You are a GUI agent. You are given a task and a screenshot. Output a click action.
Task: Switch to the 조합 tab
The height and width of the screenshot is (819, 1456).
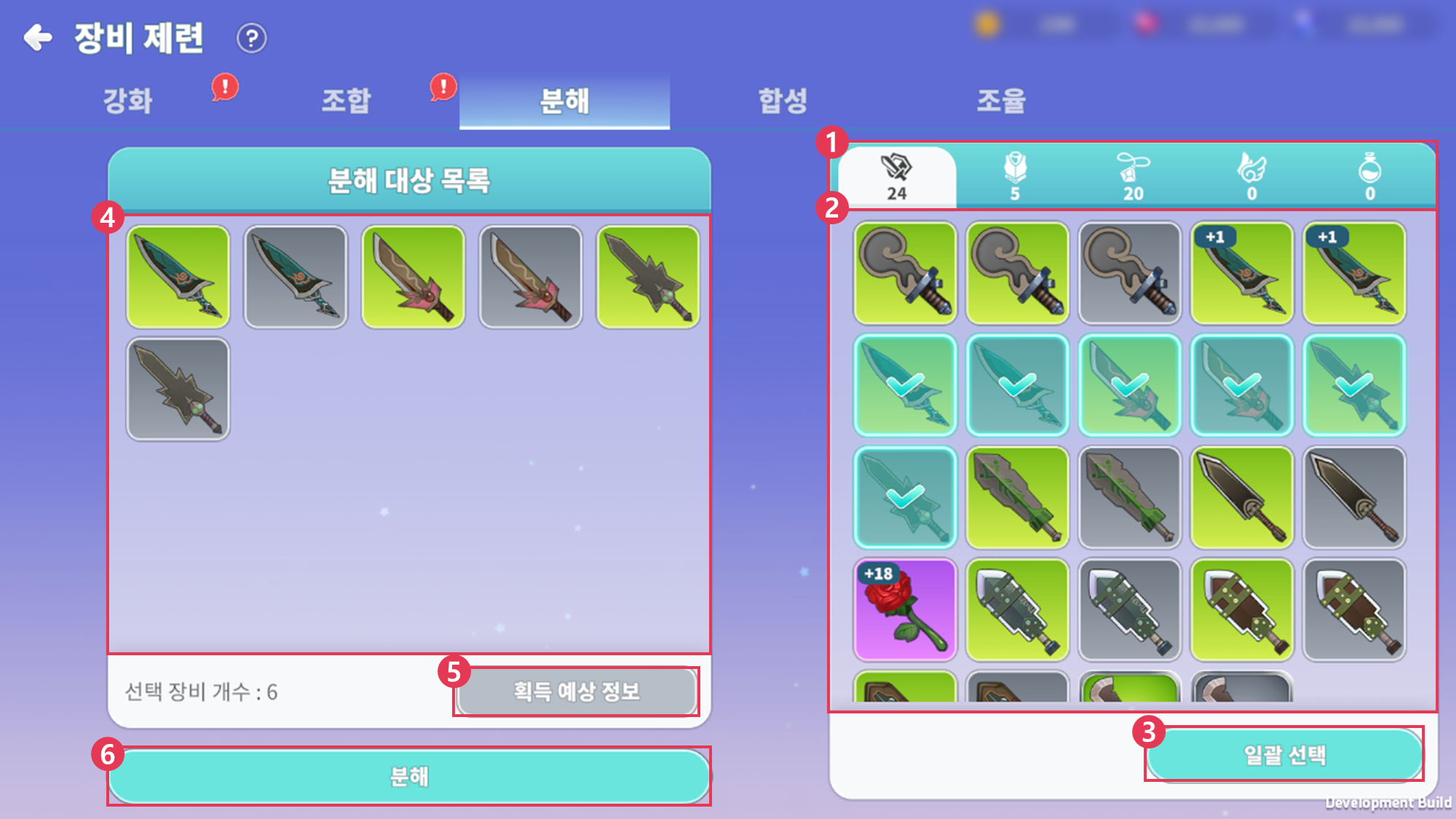tap(347, 100)
